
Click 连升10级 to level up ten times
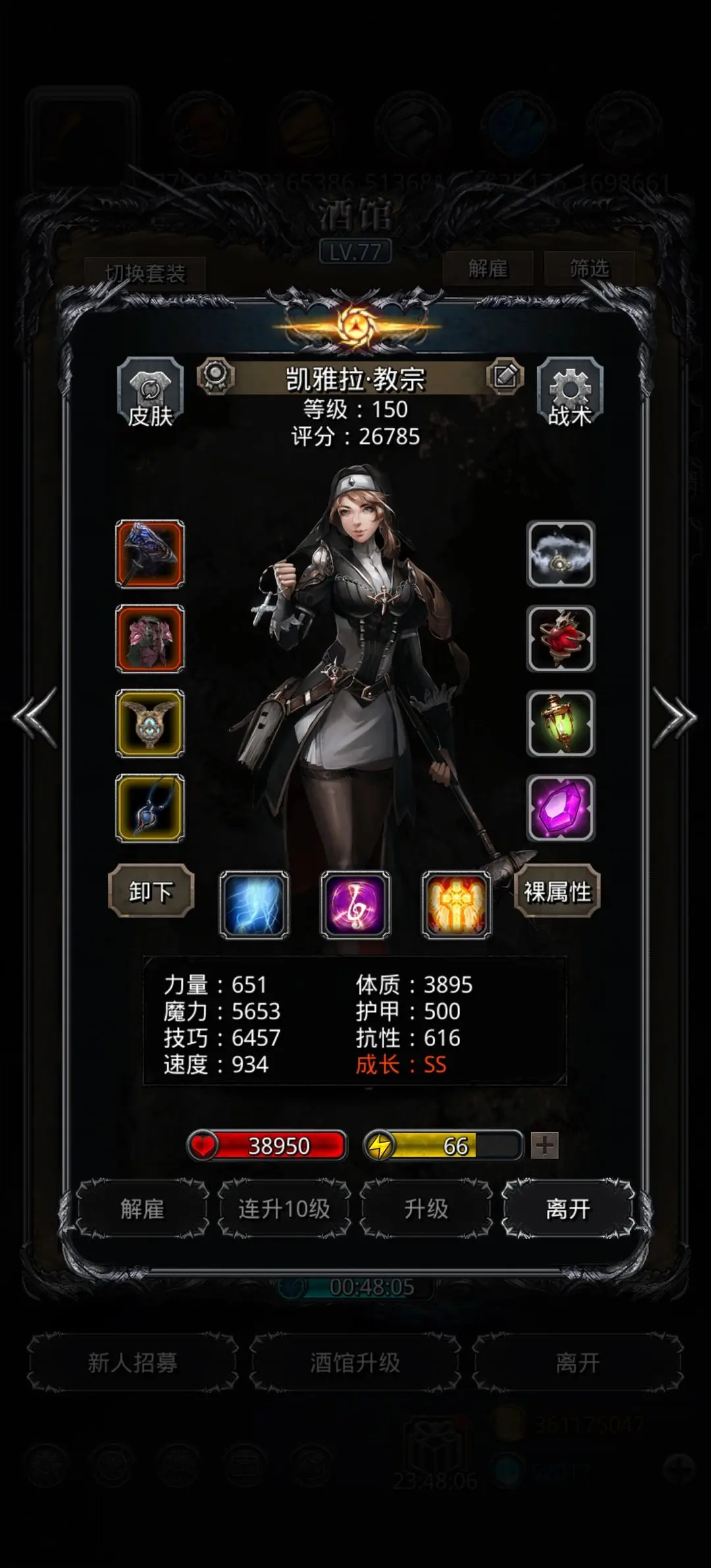pos(284,1209)
